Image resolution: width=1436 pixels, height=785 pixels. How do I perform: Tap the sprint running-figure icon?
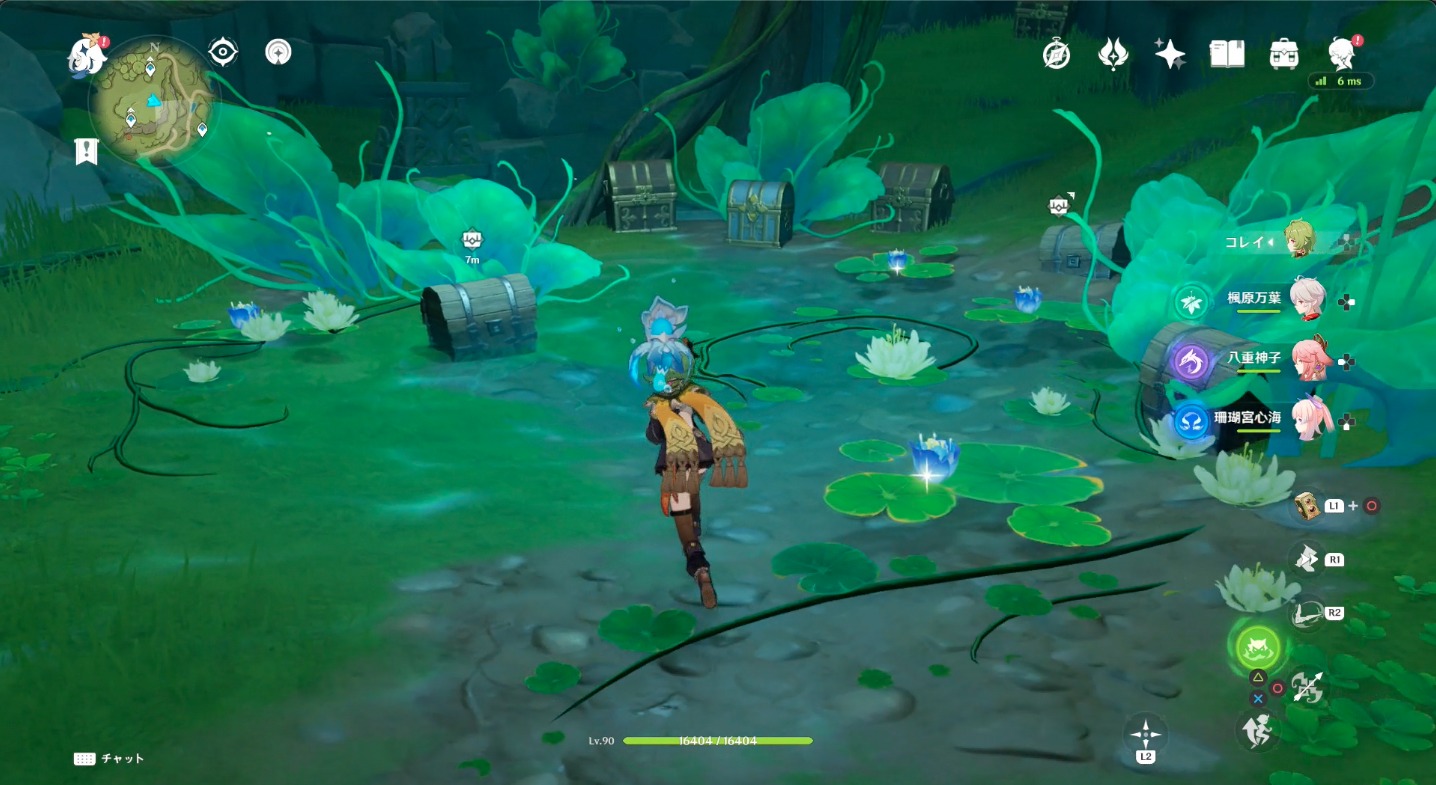[1258, 731]
